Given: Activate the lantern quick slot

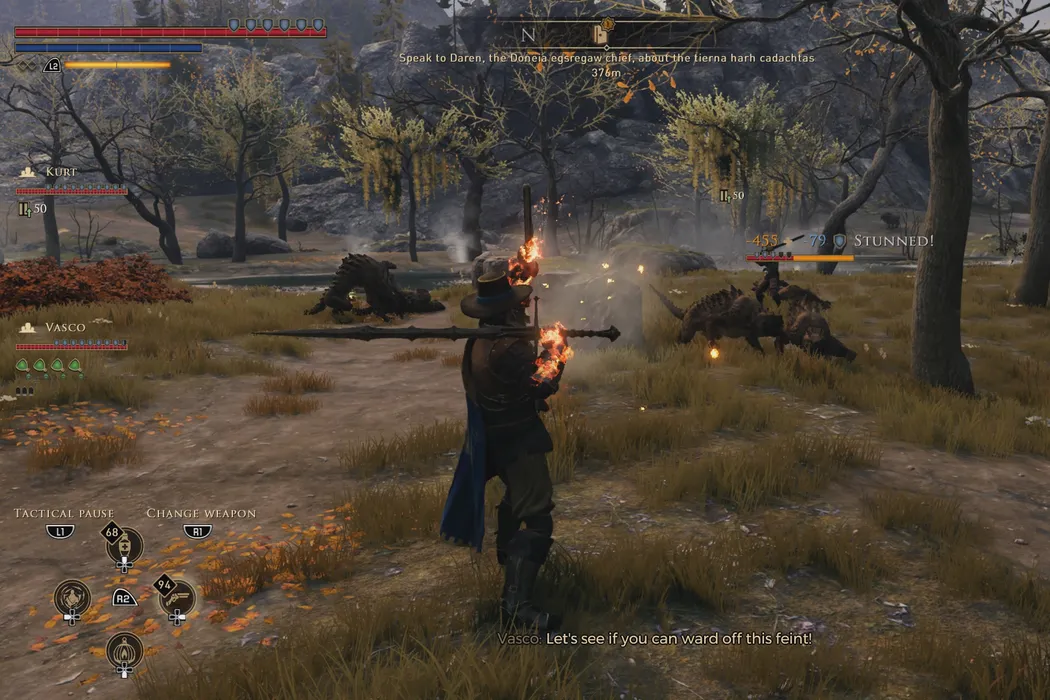Looking at the screenshot, I should click(x=125, y=650).
